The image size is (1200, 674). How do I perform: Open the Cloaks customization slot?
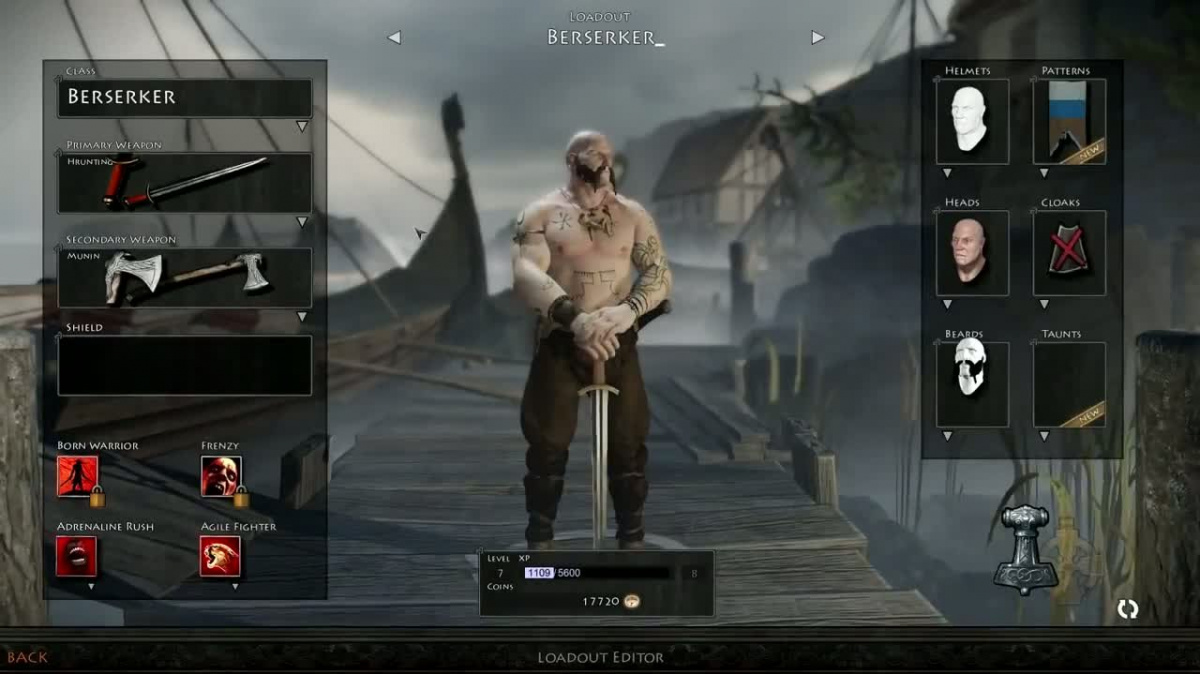pyautogui.click(x=1069, y=253)
